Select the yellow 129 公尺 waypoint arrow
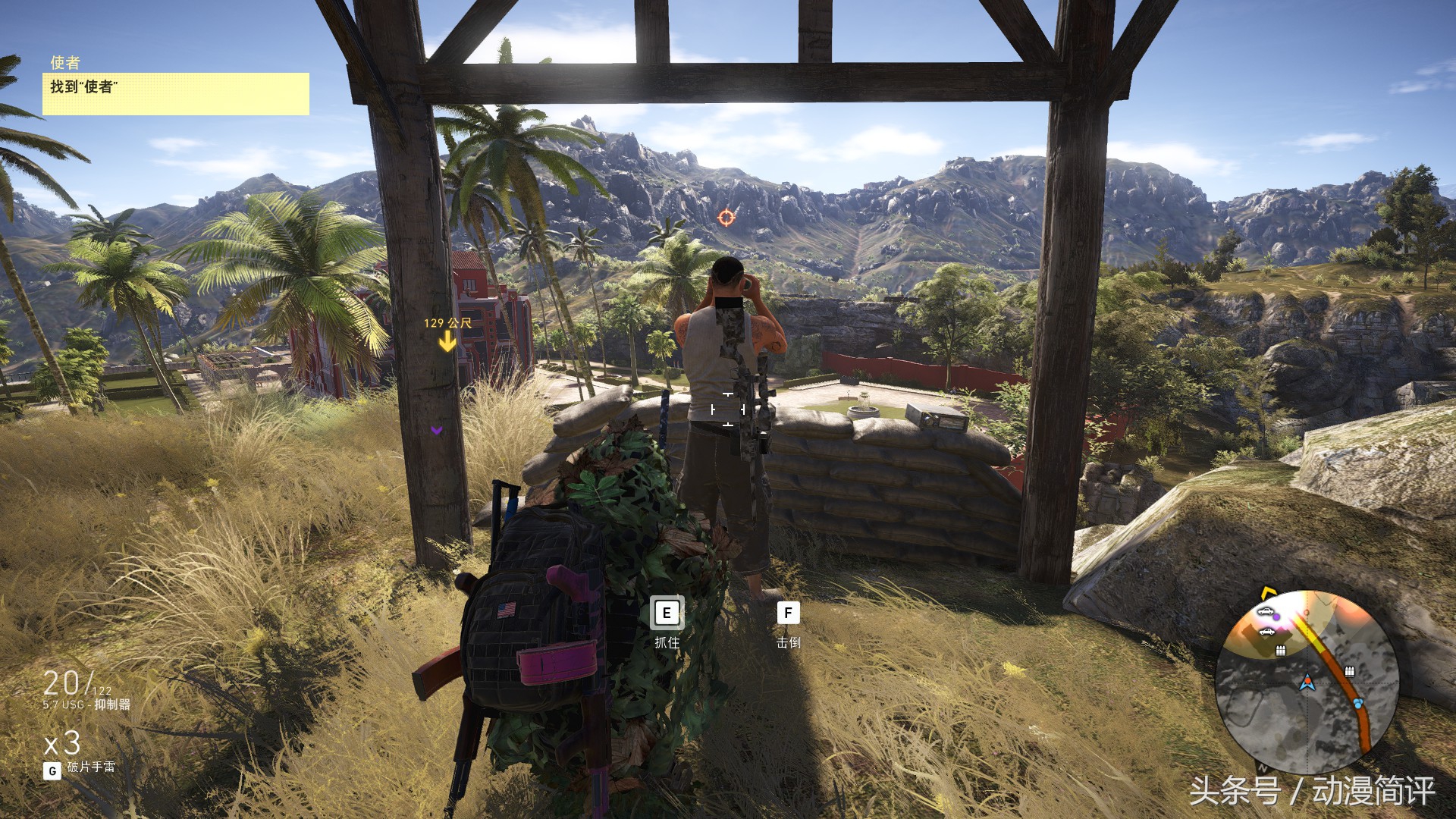The width and height of the screenshot is (1456, 819). click(x=447, y=342)
